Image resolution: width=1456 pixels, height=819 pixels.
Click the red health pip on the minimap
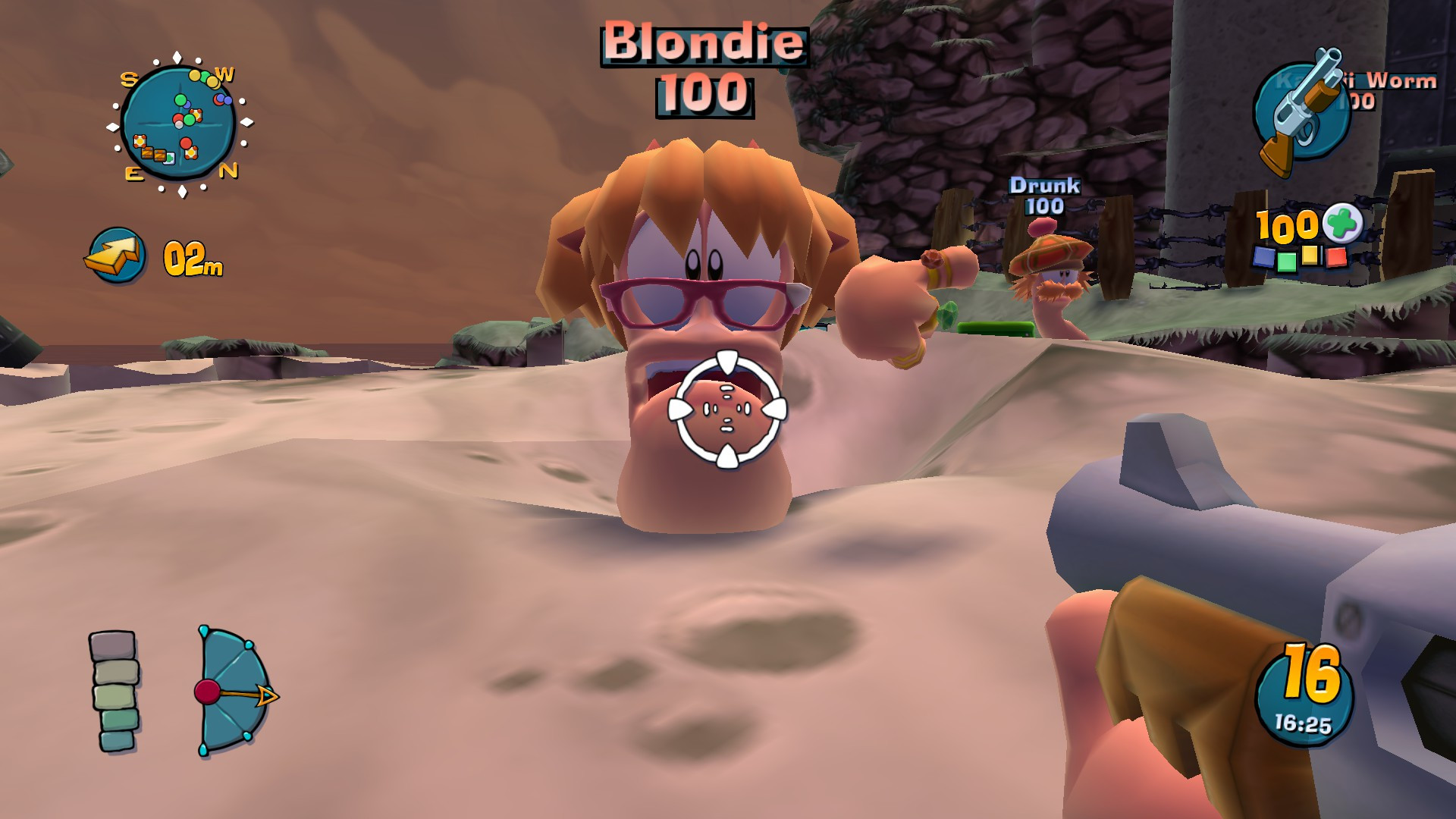pyautogui.click(x=186, y=143)
